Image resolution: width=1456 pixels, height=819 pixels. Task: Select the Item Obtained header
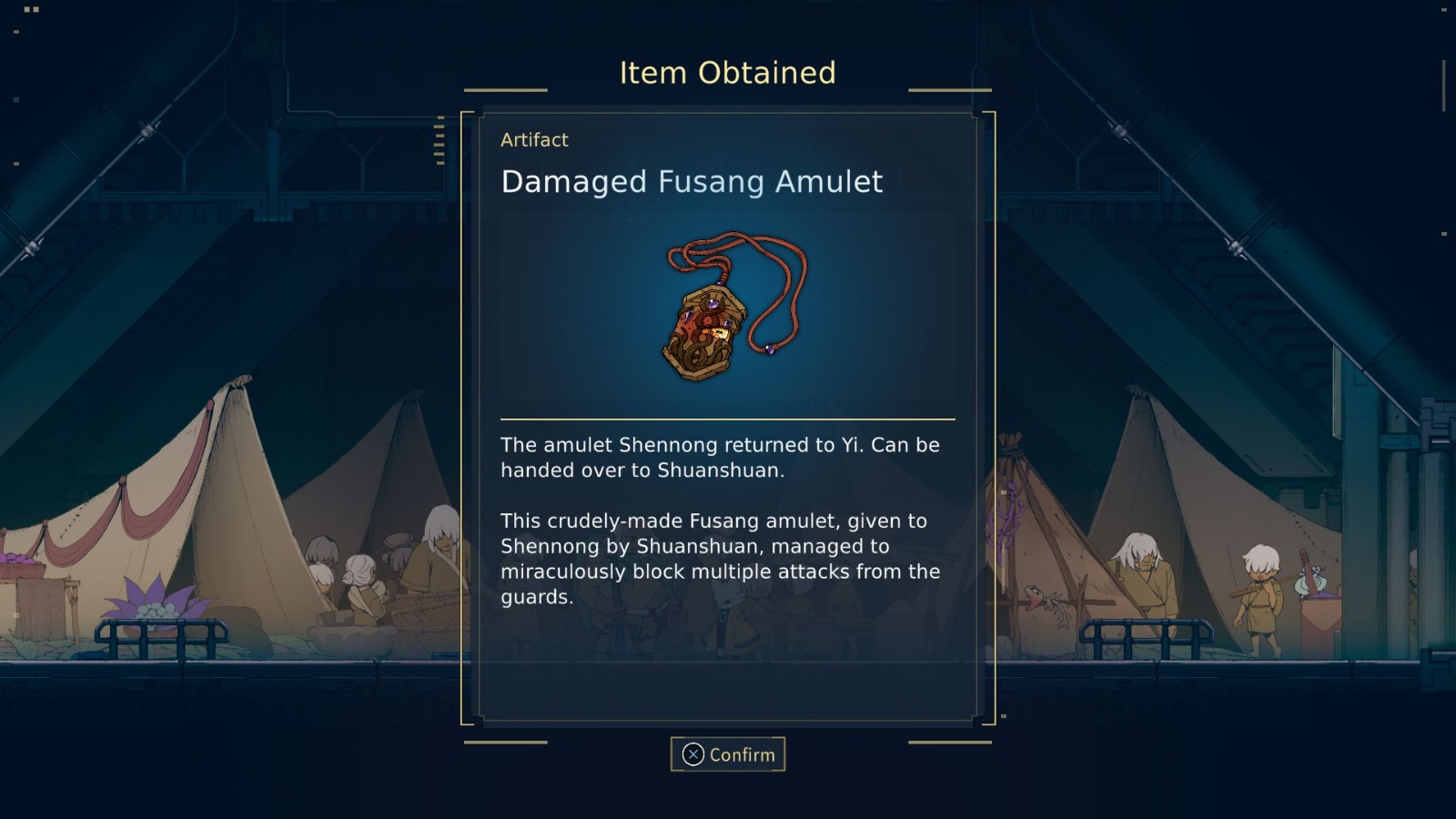point(728,73)
